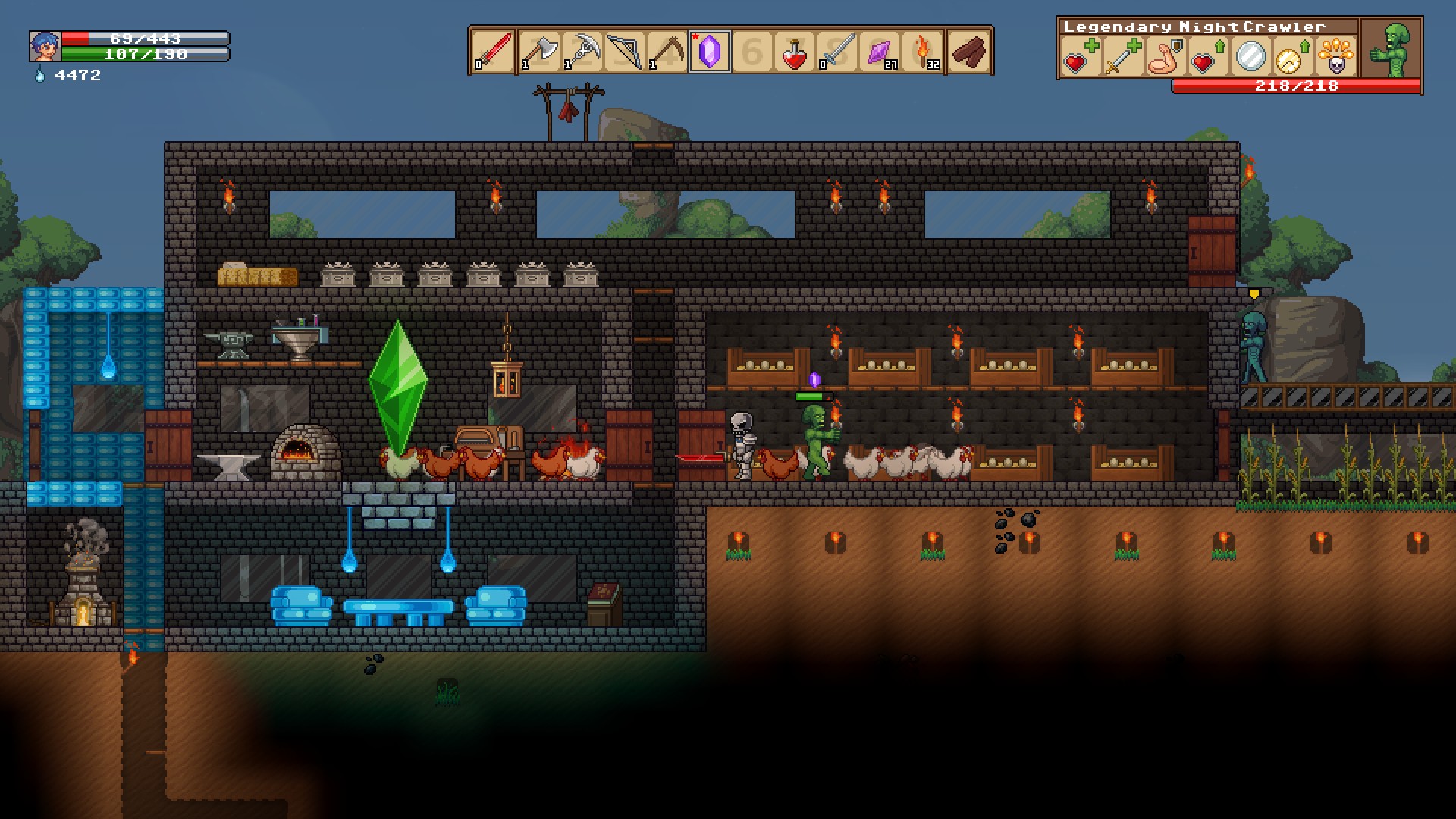Pick the pink crystal stack slot
Screen dimensions: 1456x819
(880, 52)
